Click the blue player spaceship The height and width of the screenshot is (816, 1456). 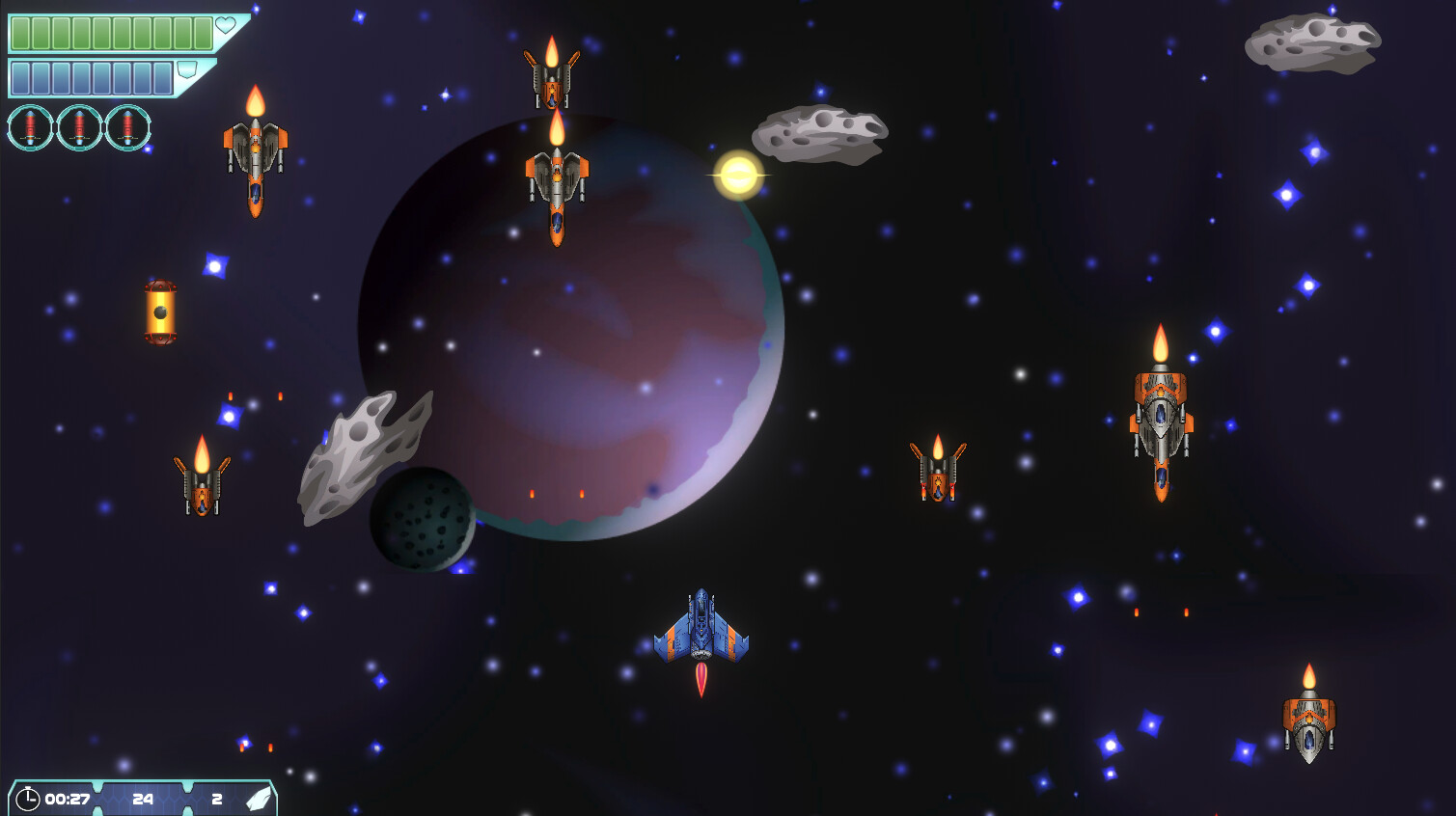tap(702, 629)
